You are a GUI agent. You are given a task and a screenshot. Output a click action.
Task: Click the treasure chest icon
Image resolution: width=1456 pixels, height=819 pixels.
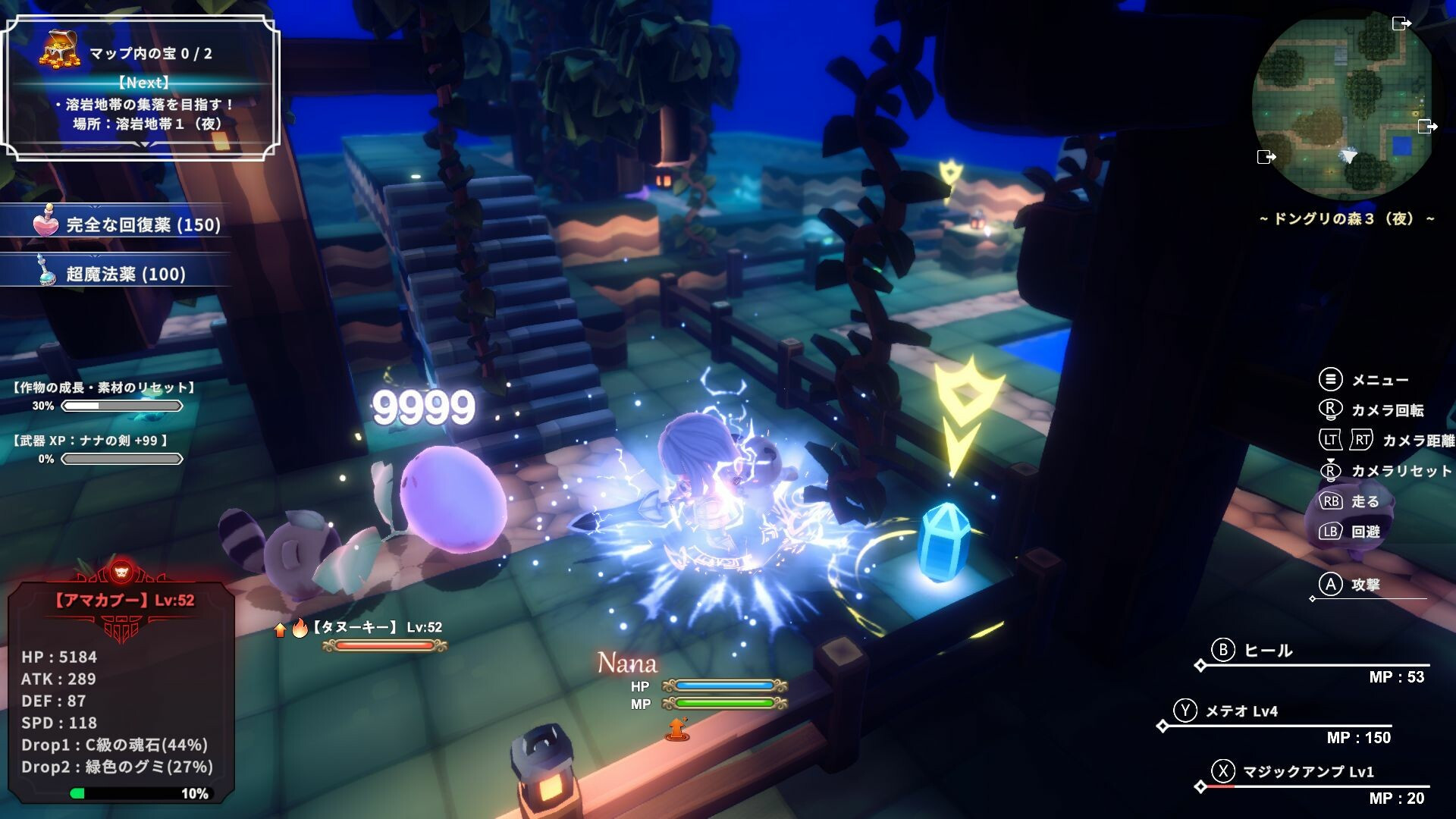pos(60,49)
